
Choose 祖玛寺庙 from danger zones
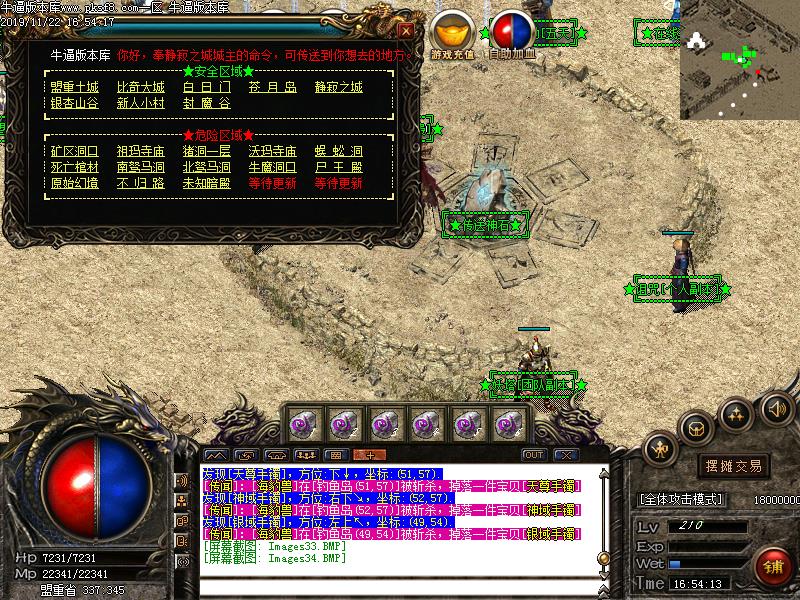coord(140,151)
